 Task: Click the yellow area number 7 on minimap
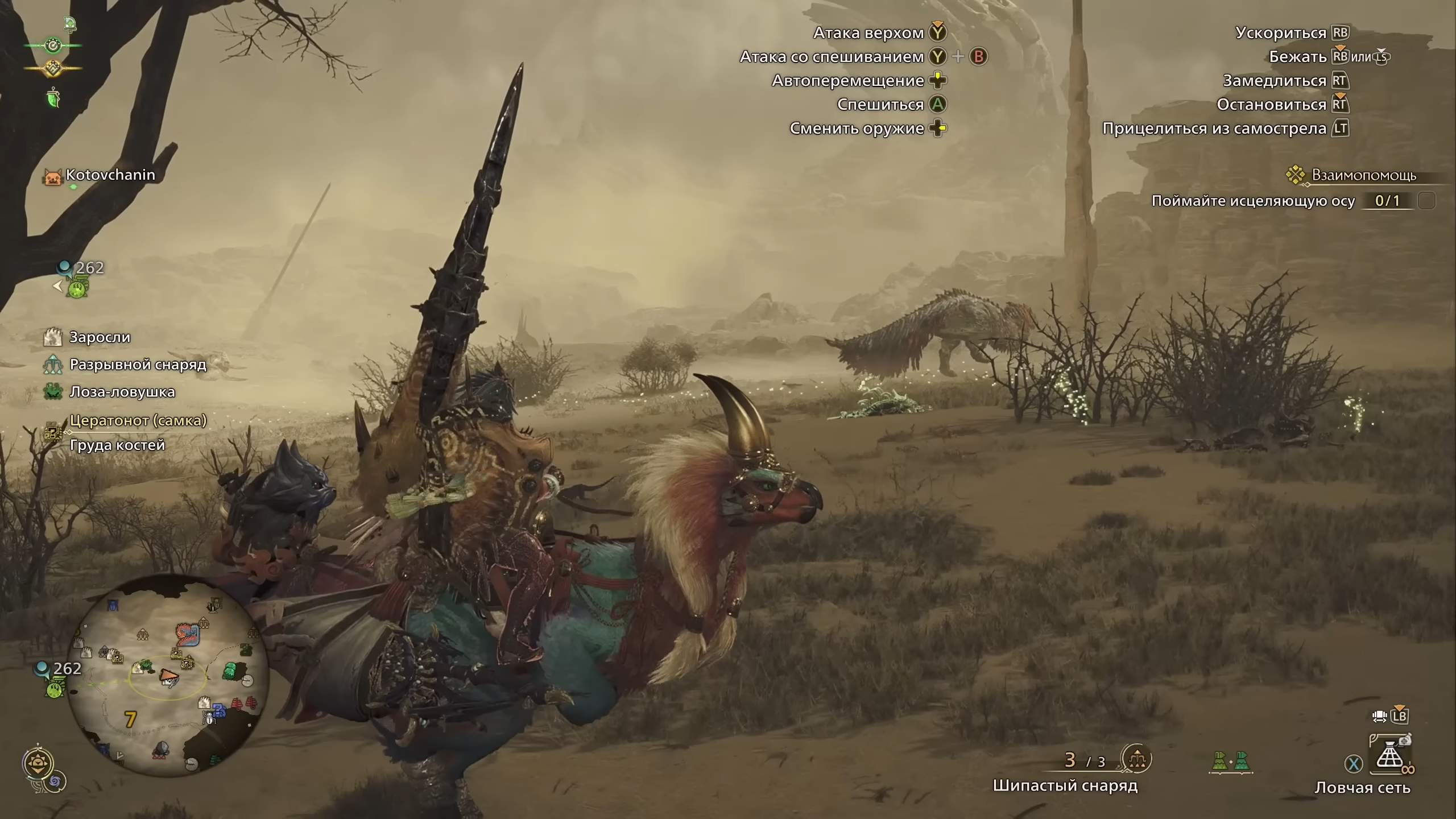[x=131, y=719]
